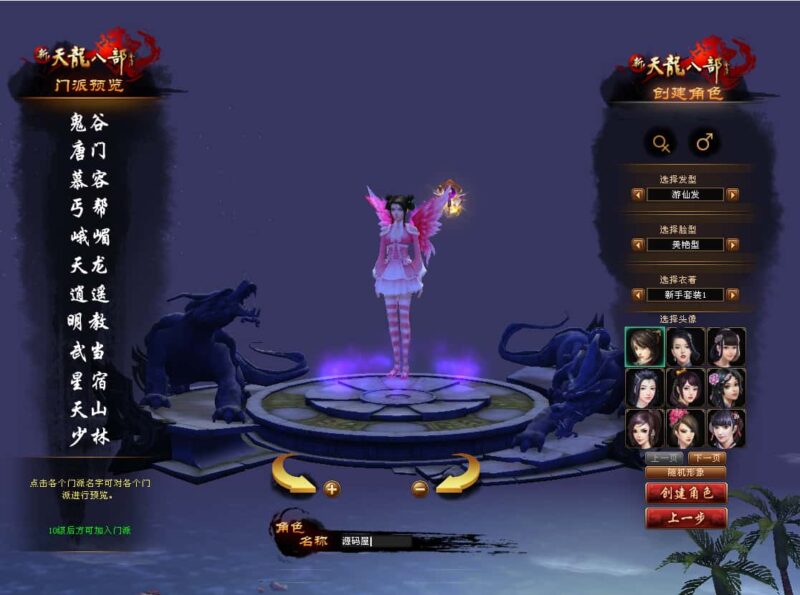Screen dimensions: 800x595
Task: Randomize appearance with 随机形象
Action: point(685,471)
